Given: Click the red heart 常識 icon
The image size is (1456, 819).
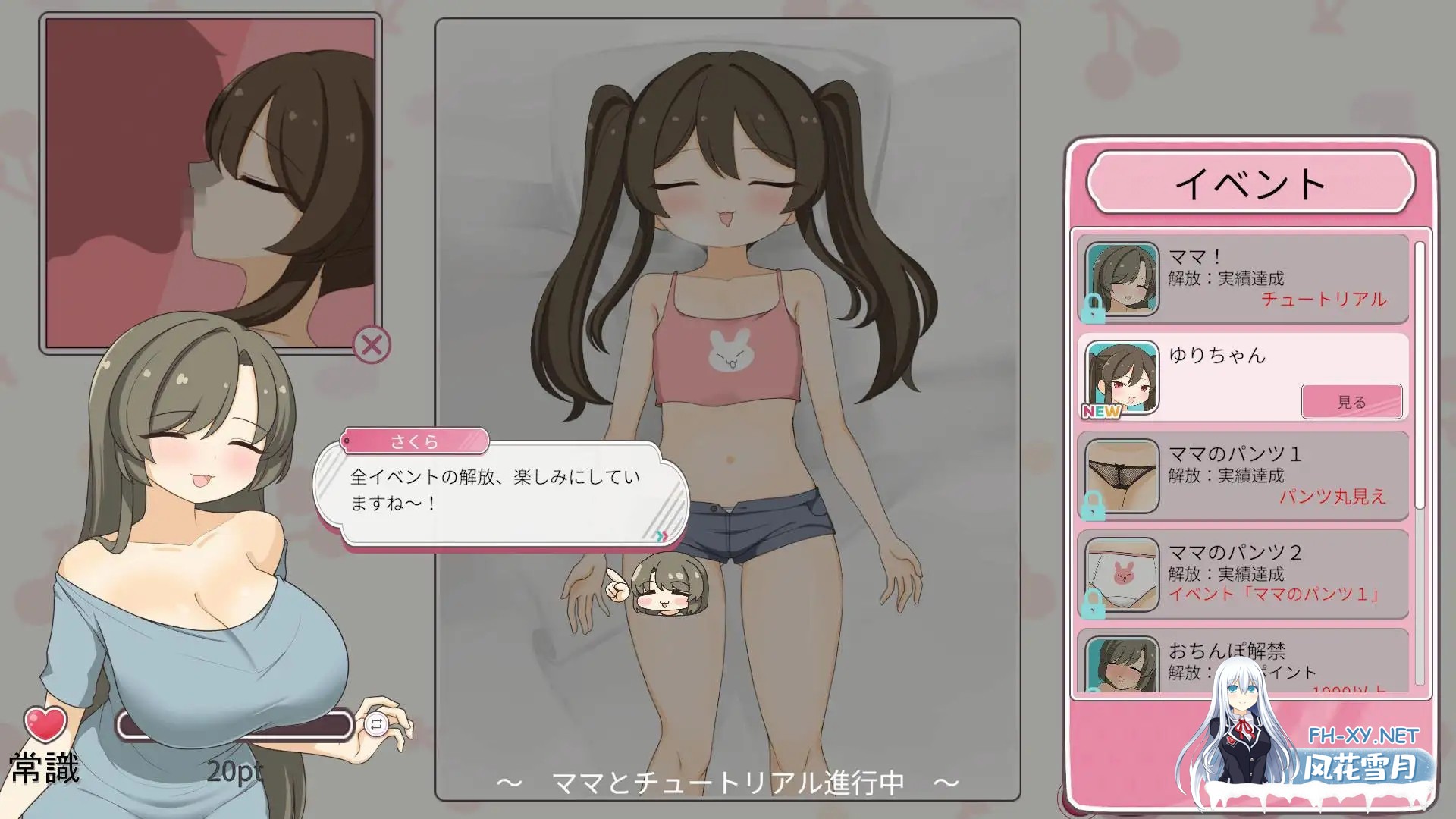Looking at the screenshot, I should click(43, 724).
